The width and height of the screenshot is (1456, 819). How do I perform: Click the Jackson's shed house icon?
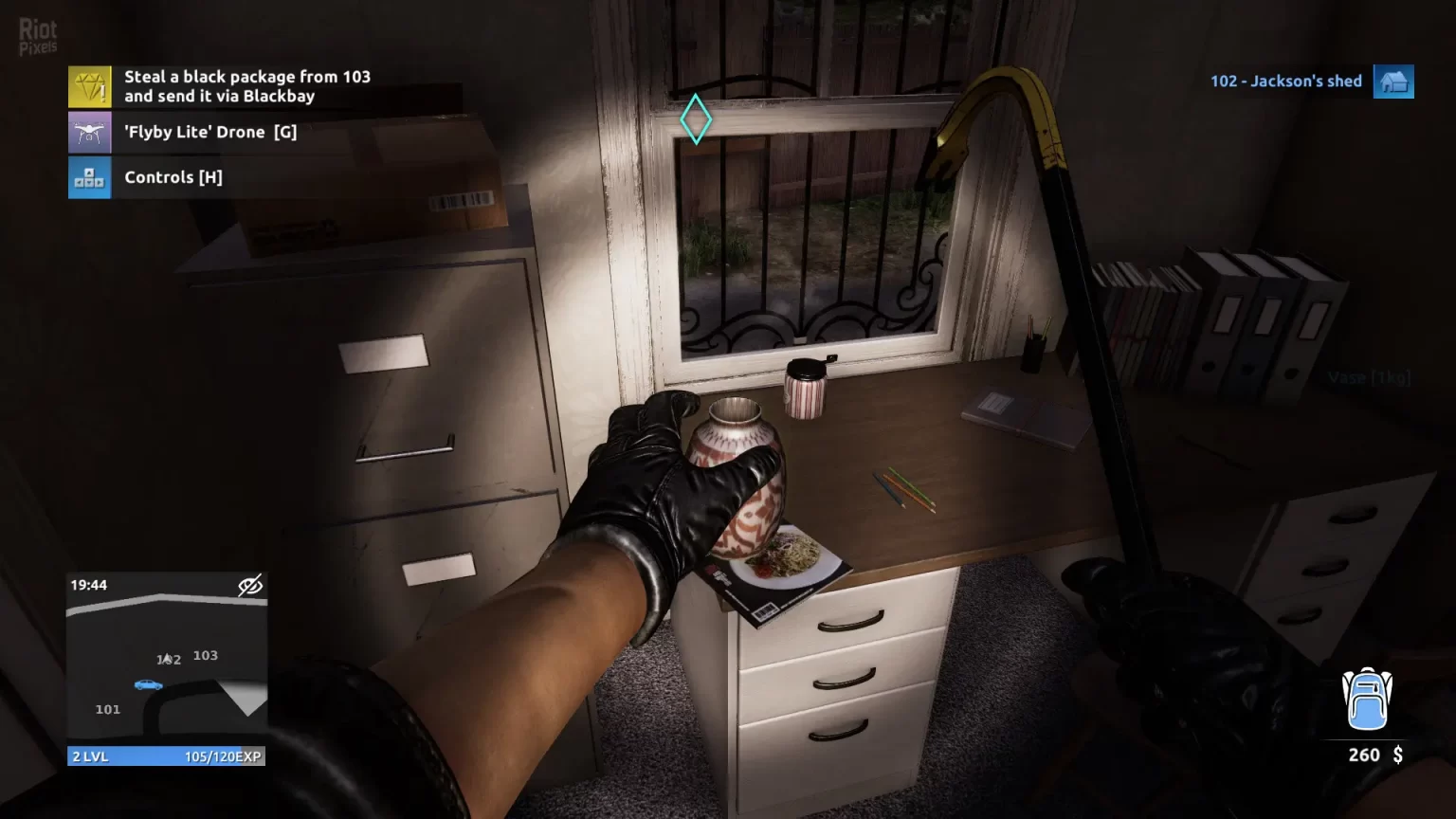point(1393,82)
